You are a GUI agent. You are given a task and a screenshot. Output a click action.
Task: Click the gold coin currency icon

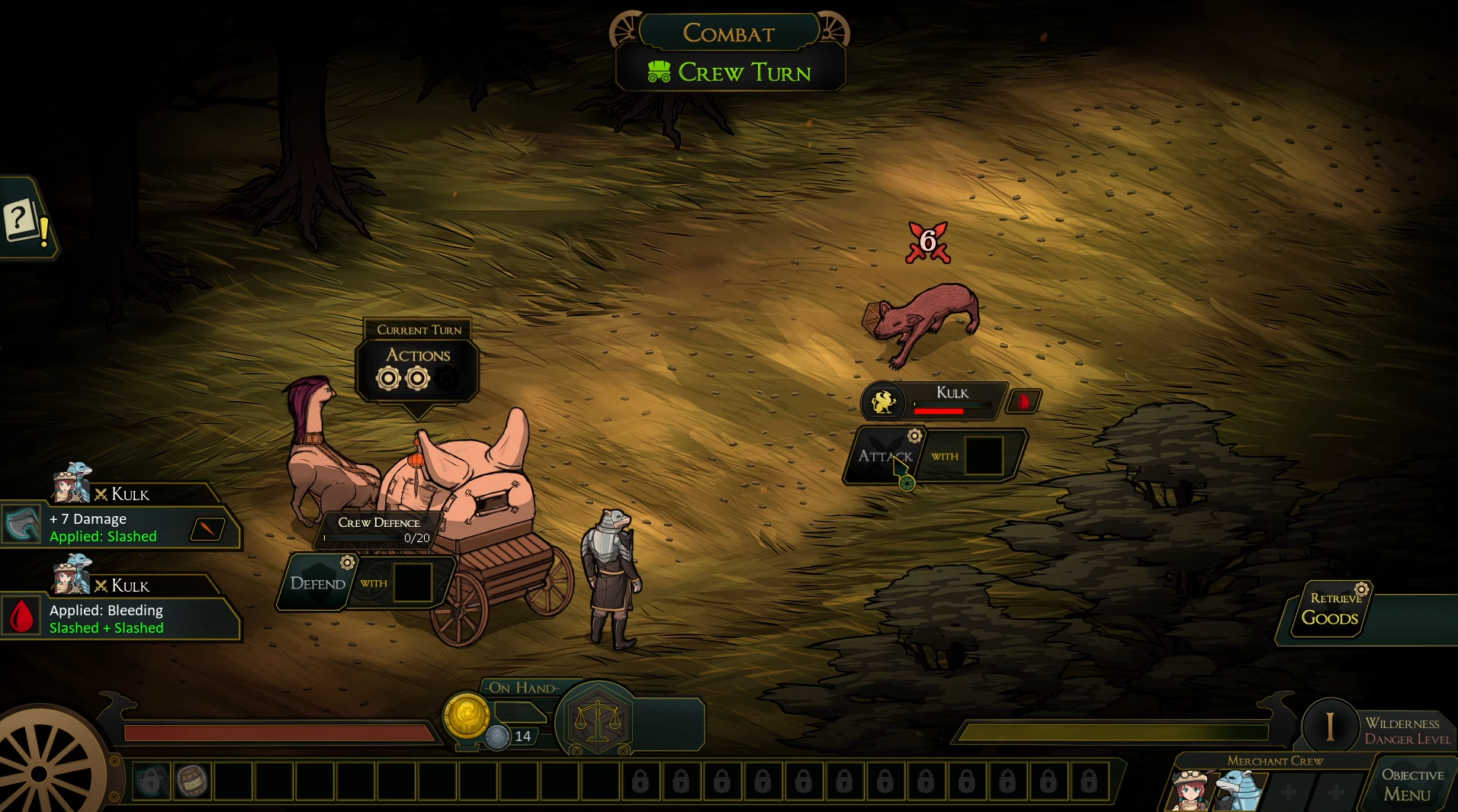(x=466, y=715)
